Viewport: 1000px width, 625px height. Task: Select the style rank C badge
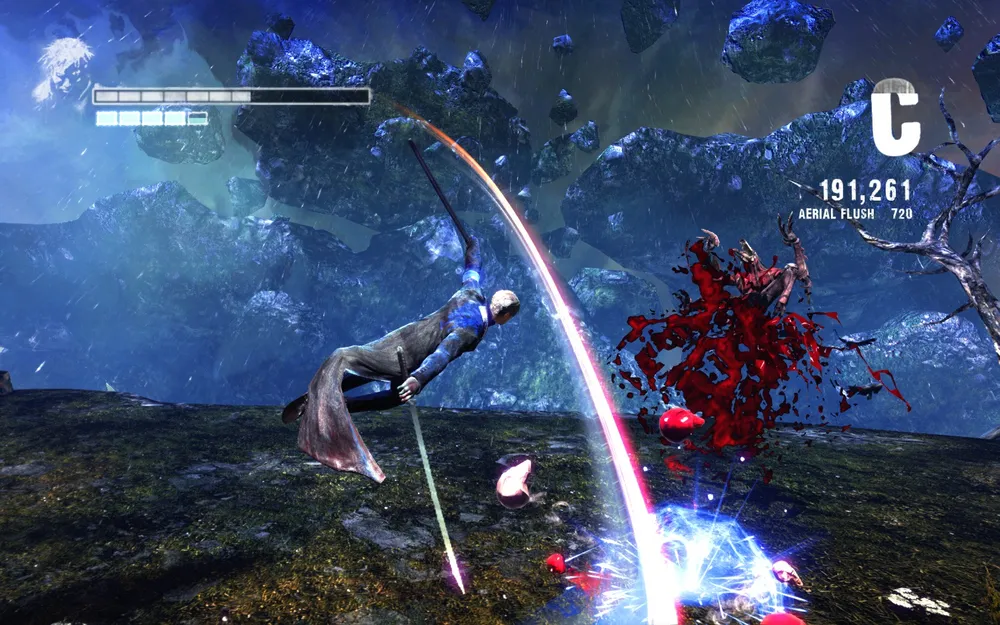(x=895, y=116)
